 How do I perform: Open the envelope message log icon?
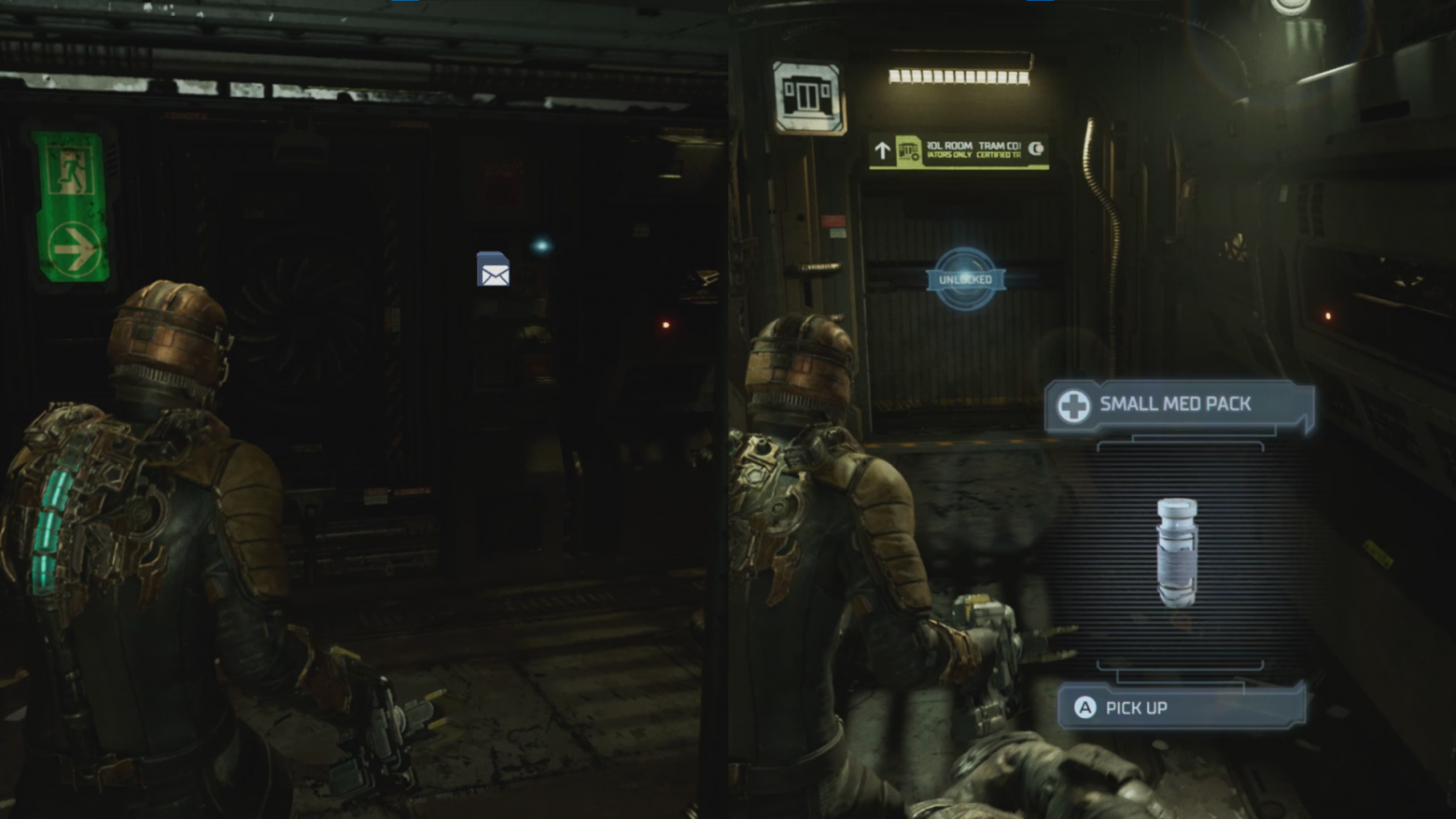(x=494, y=270)
